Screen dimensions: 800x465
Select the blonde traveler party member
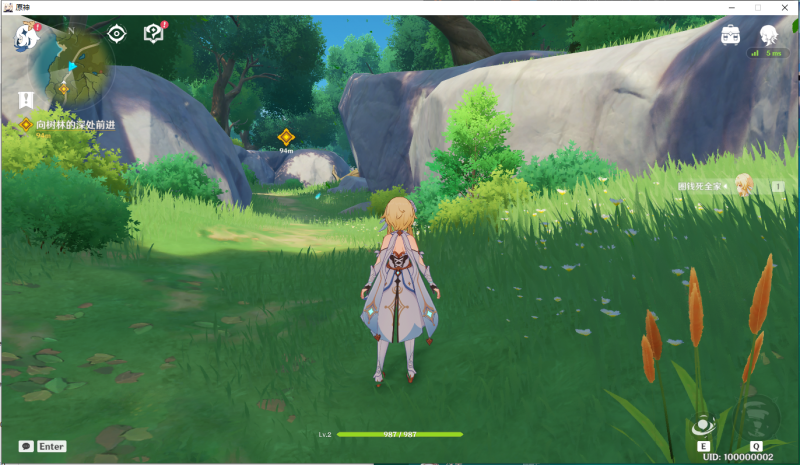coord(743,185)
